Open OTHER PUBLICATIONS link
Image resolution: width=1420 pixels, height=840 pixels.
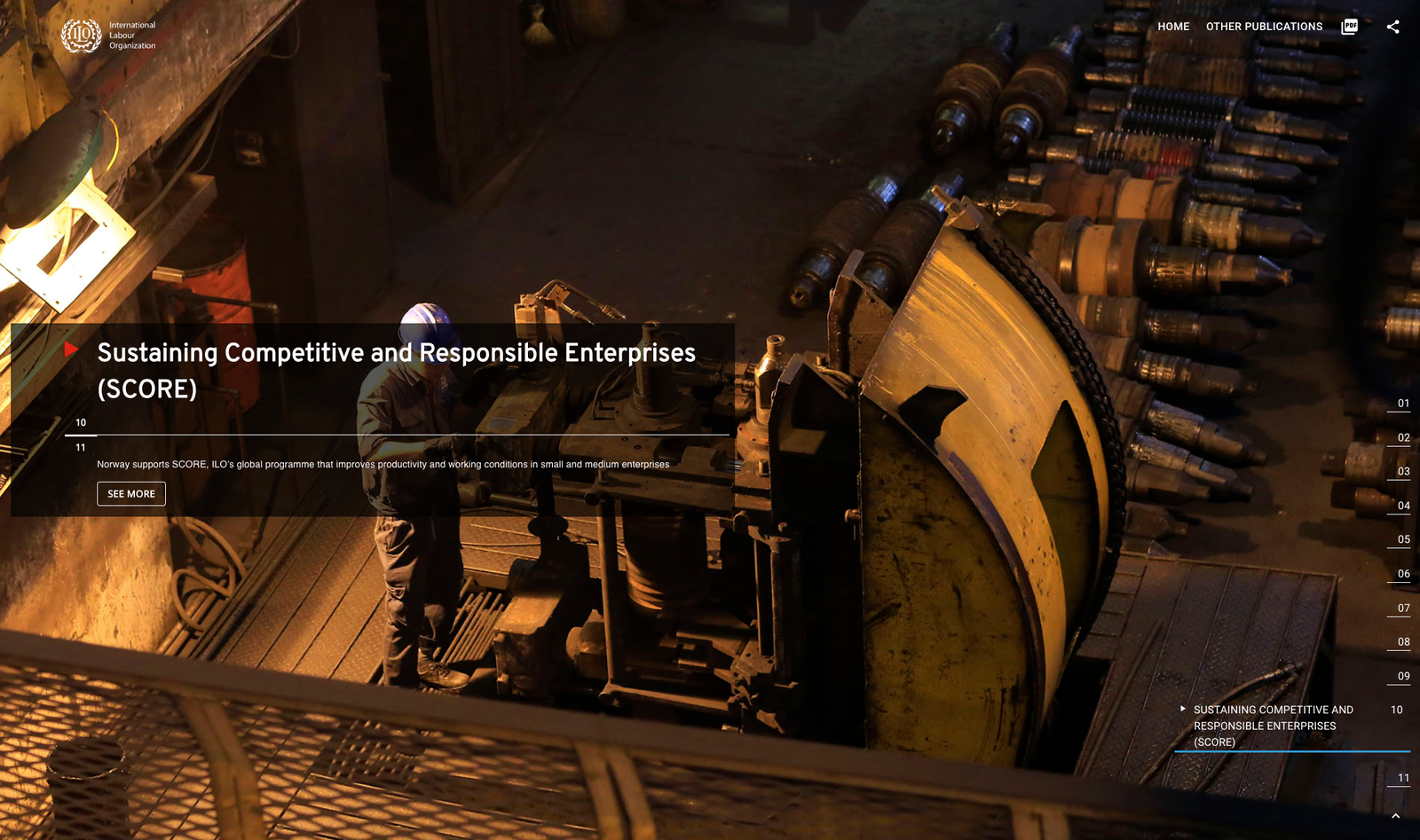point(1264,27)
